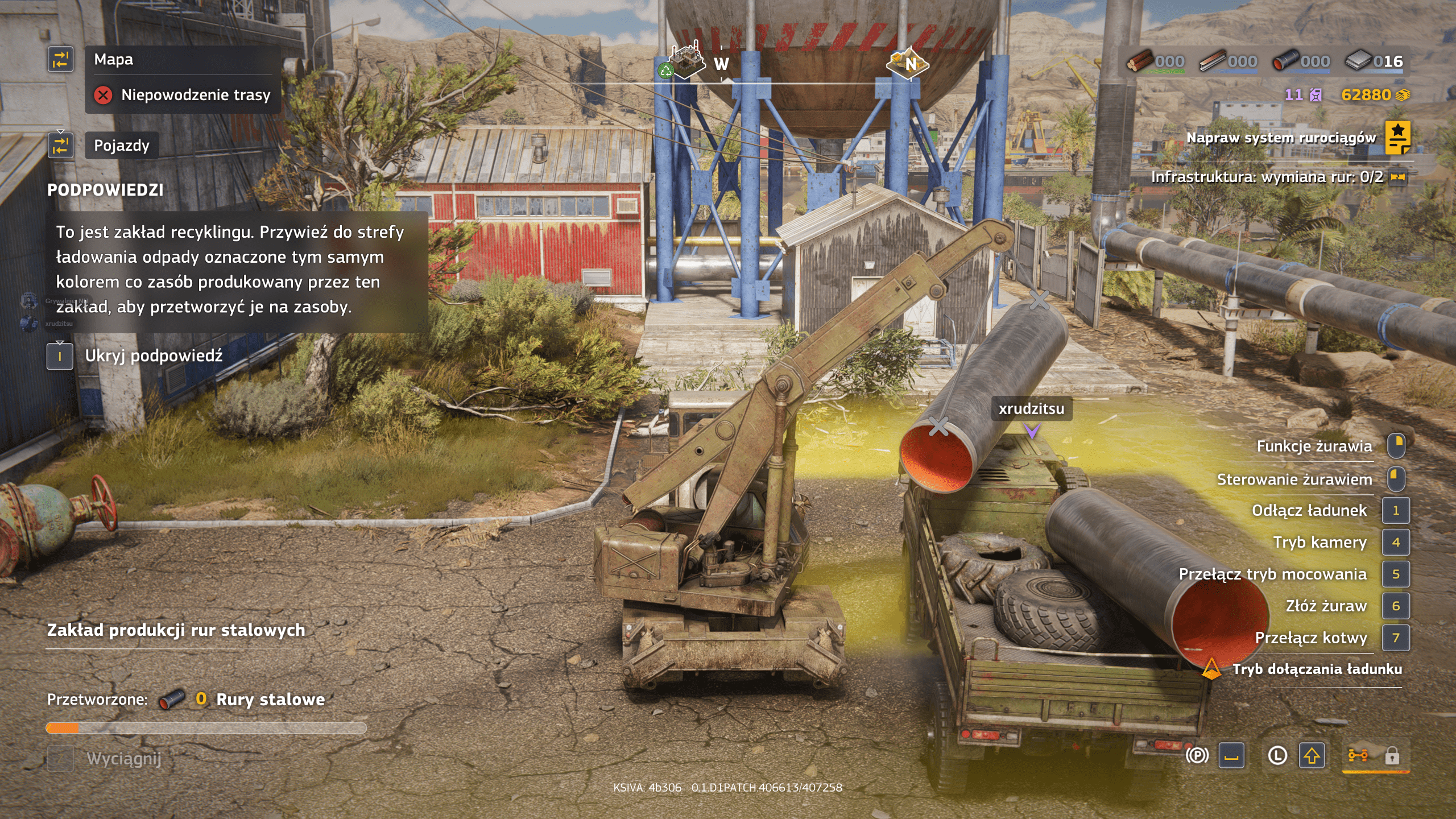Screen dimensions: 1456x819
Task: Choose Odłącz ładunek to detach cargo
Action: (x=1309, y=511)
